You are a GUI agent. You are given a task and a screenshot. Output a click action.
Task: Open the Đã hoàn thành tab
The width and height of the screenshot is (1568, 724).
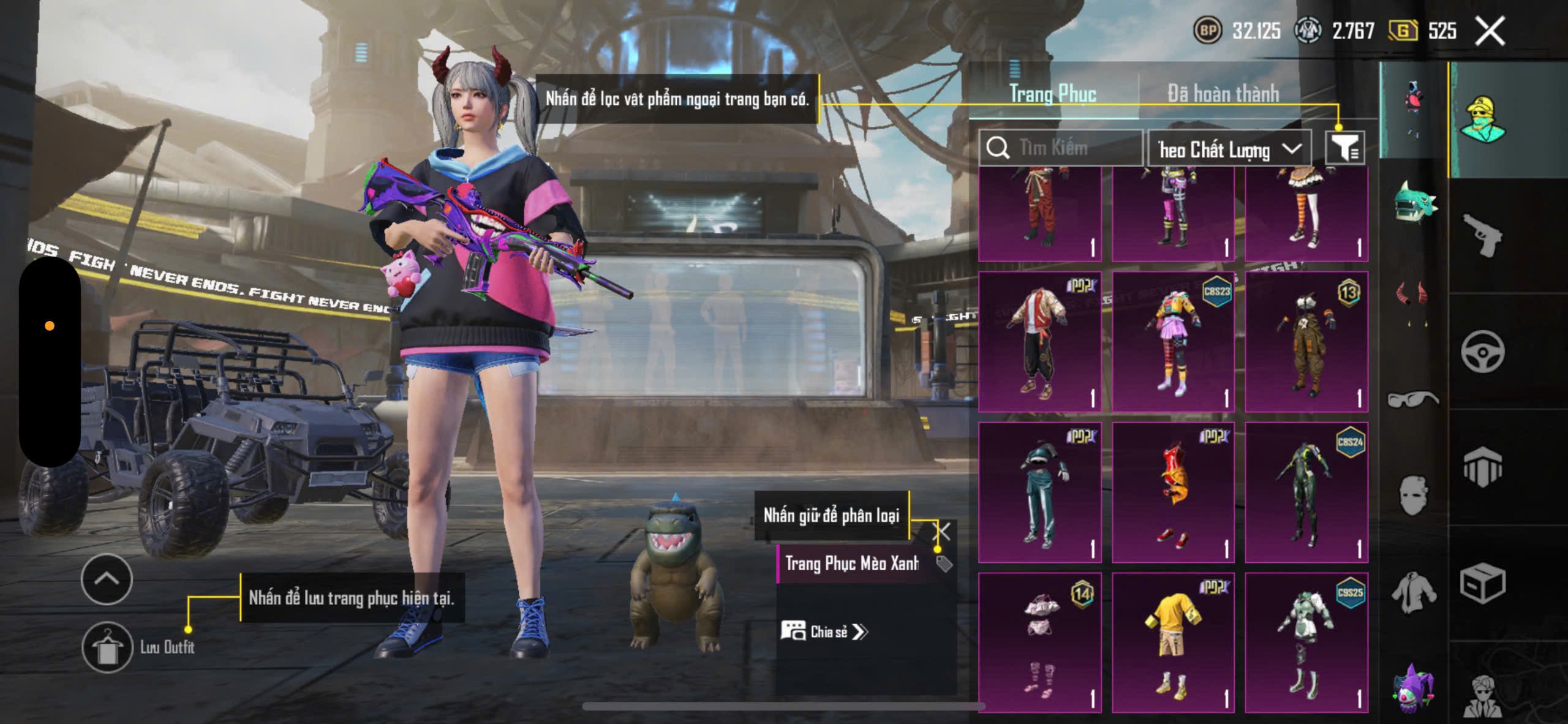pyautogui.click(x=1223, y=94)
